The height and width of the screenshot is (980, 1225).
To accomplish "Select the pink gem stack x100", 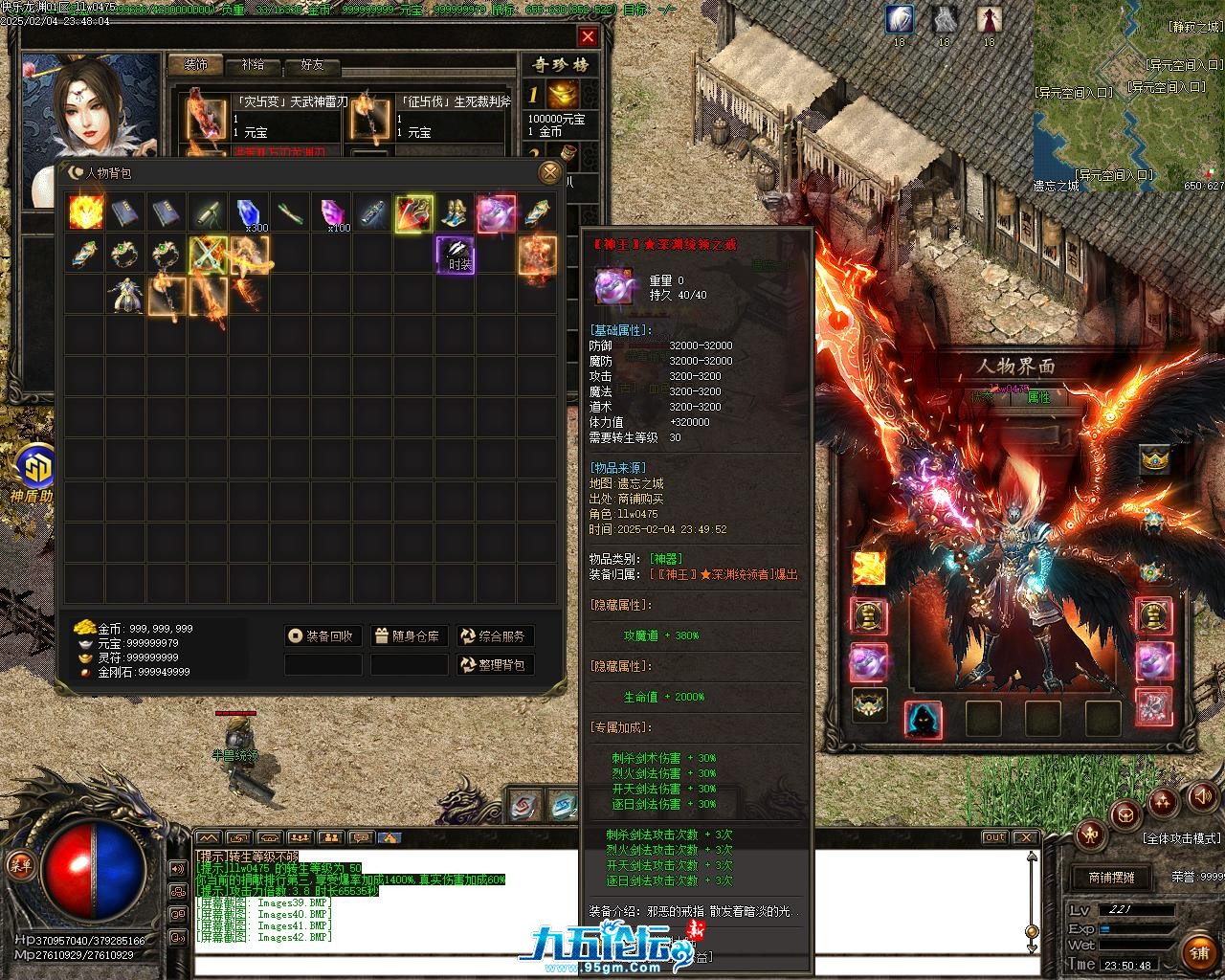I will (x=332, y=213).
